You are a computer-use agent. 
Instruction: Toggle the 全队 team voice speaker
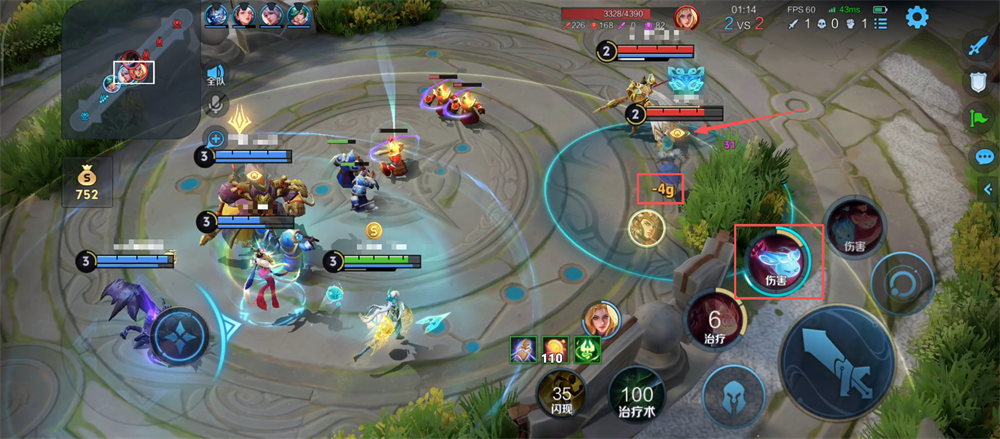point(215,76)
